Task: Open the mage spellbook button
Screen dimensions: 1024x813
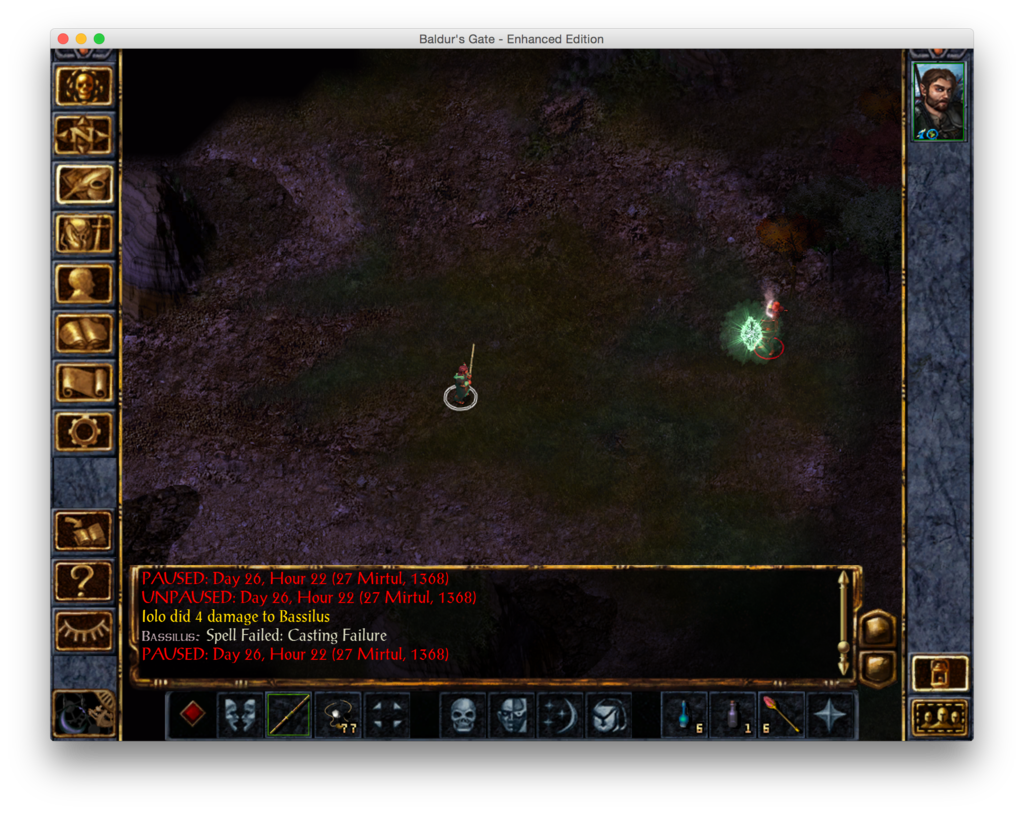Action: point(84,333)
